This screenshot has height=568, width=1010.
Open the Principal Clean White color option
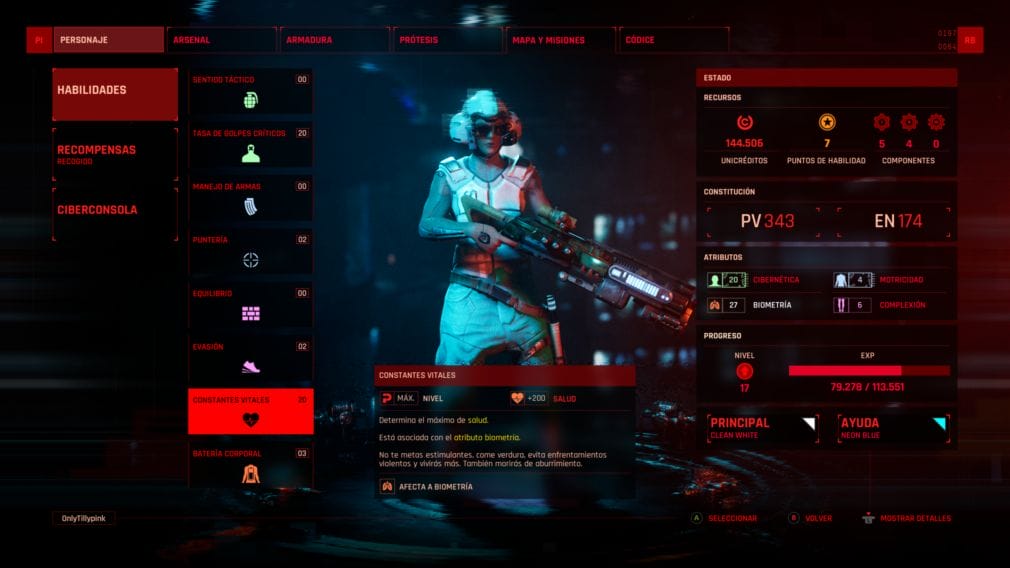pyautogui.click(x=763, y=428)
